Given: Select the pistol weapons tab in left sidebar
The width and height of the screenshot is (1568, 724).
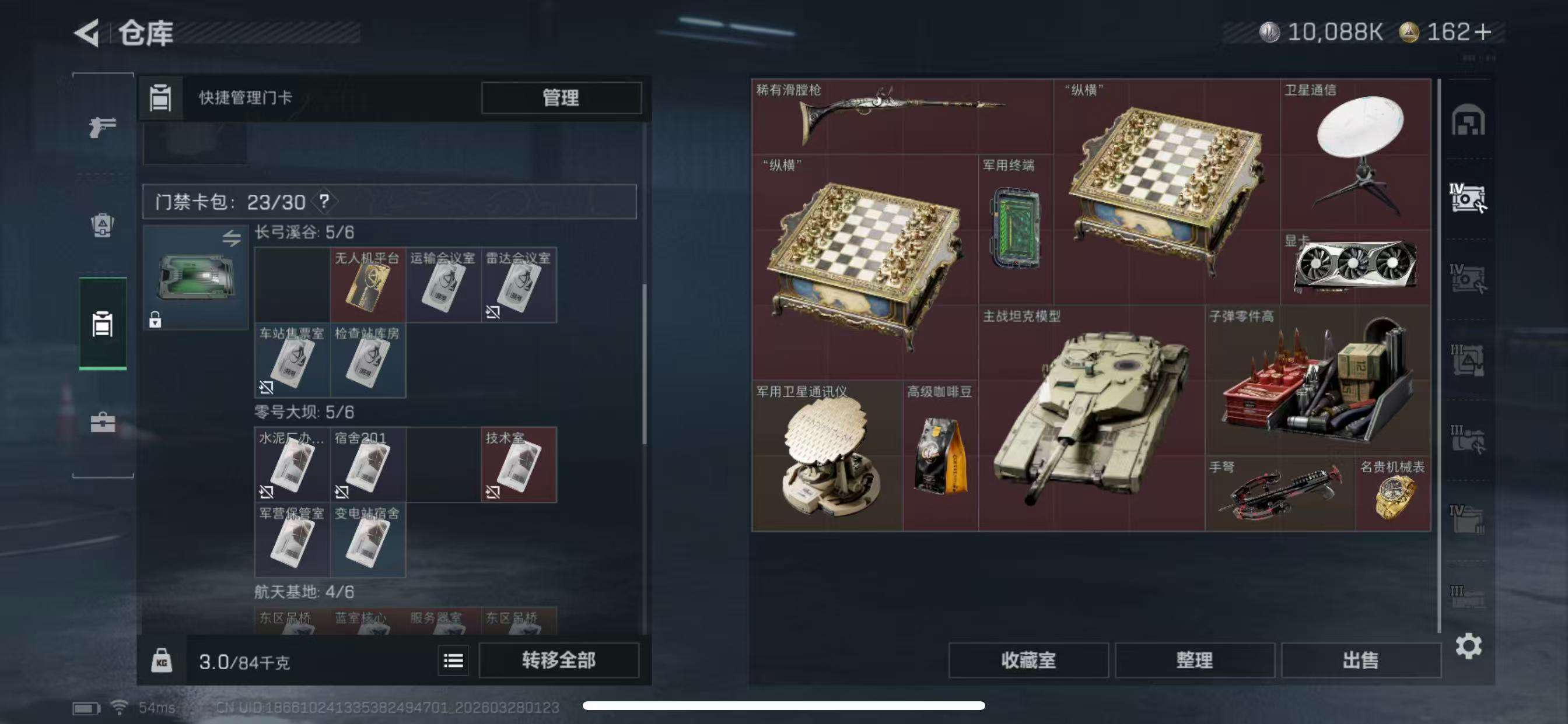Looking at the screenshot, I should click(x=102, y=128).
